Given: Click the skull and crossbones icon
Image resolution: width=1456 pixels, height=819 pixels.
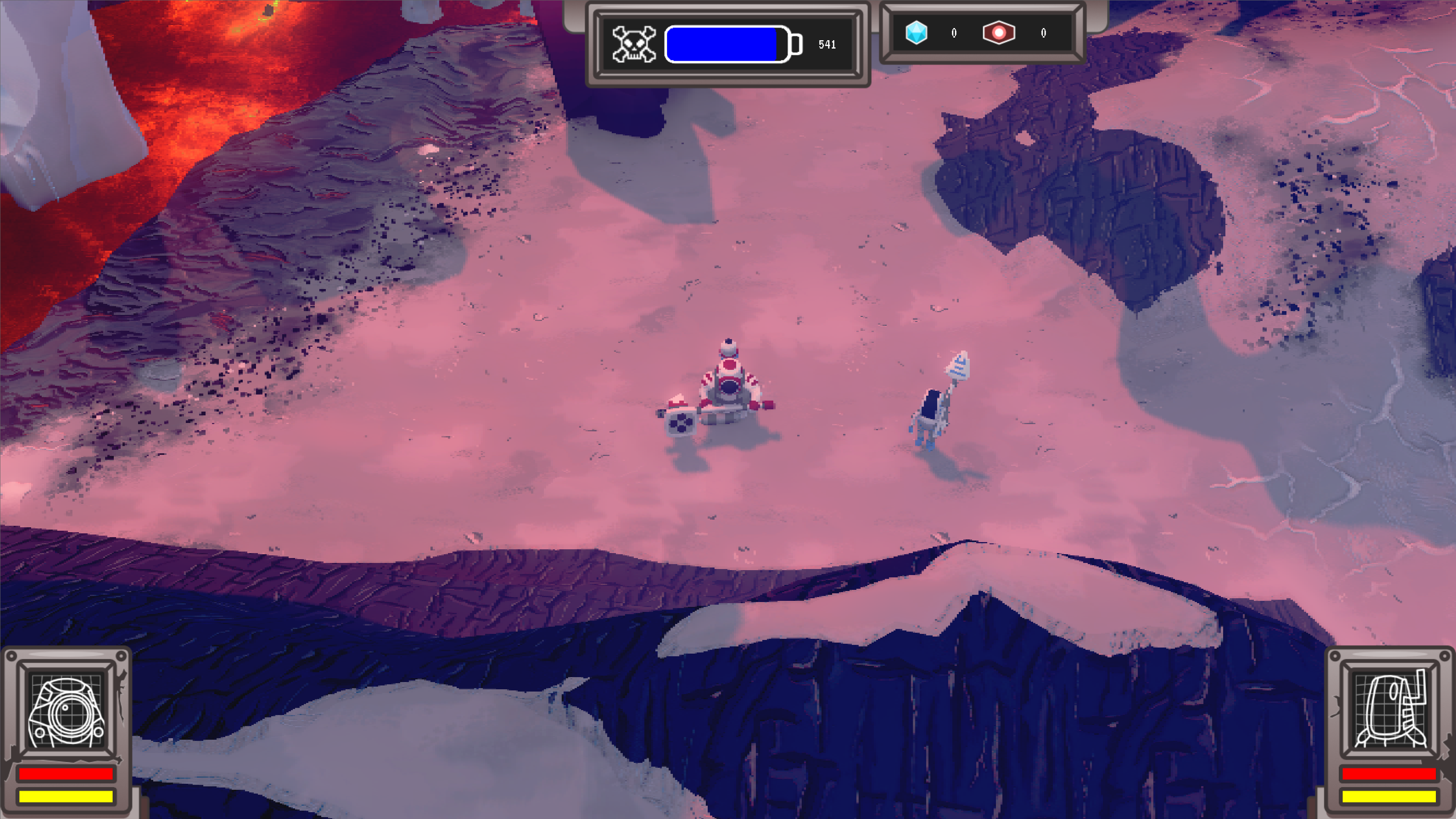Looking at the screenshot, I should point(634,44).
